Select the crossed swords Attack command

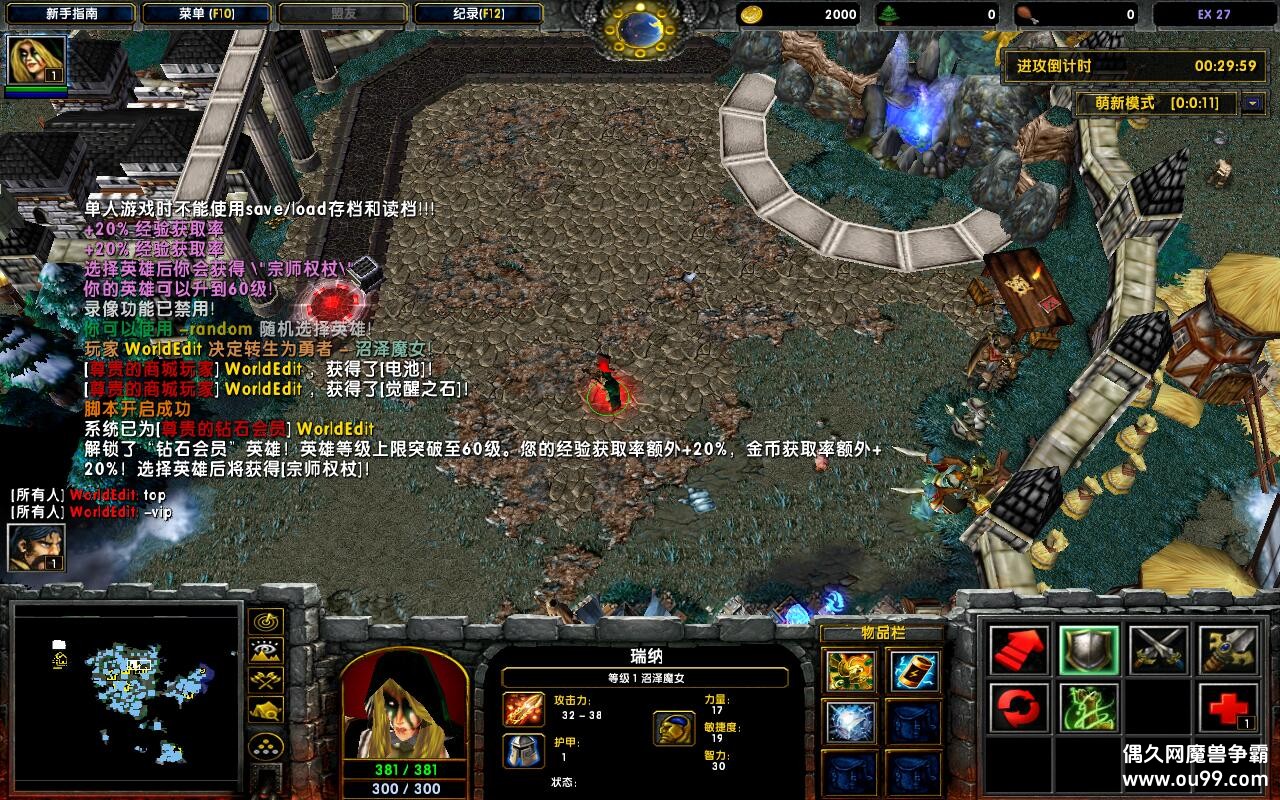1158,651
